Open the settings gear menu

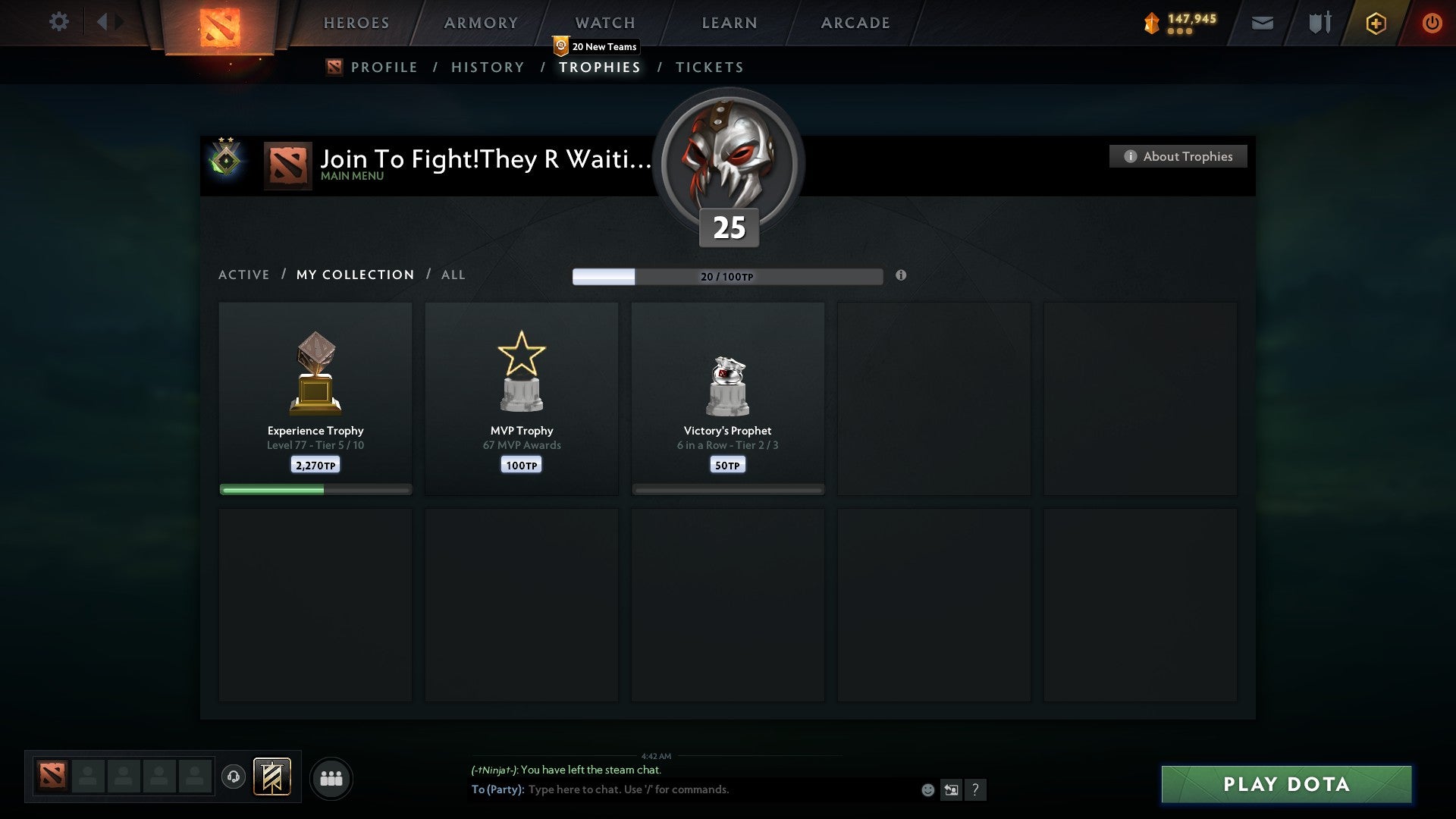pos(59,22)
